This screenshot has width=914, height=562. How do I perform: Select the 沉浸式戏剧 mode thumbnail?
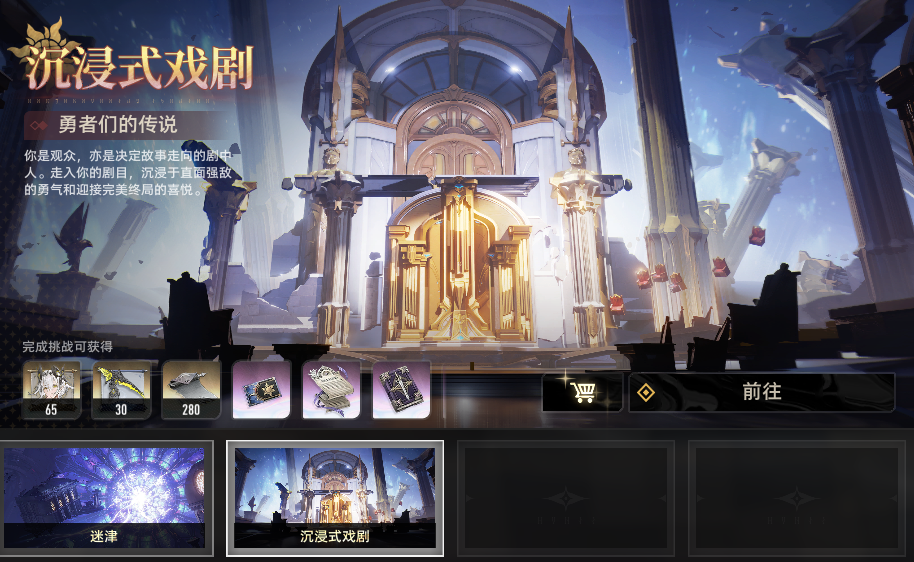click(x=335, y=497)
